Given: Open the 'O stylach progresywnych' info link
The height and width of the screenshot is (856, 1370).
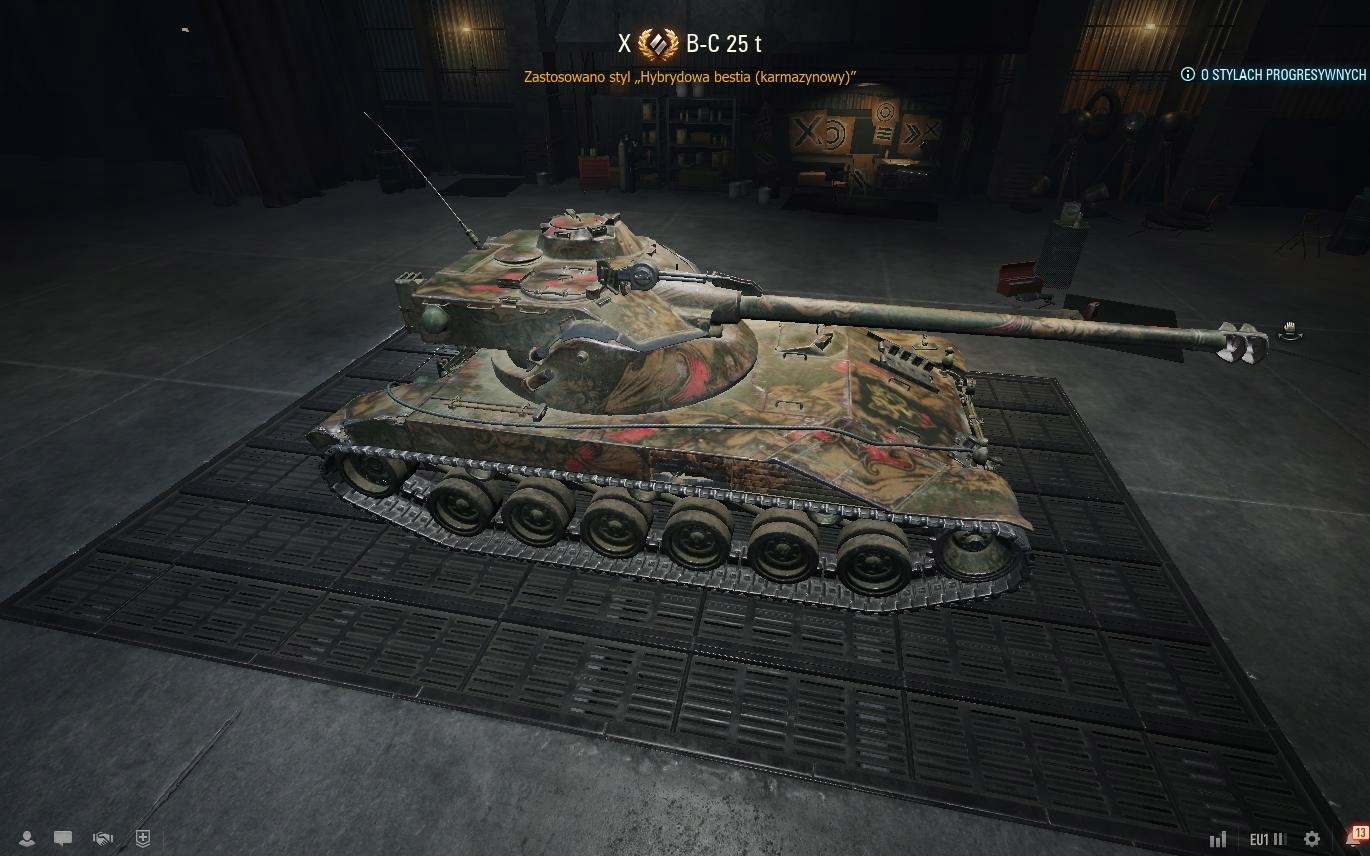Looking at the screenshot, I should pyautogui.click(x=1275, y=74).
